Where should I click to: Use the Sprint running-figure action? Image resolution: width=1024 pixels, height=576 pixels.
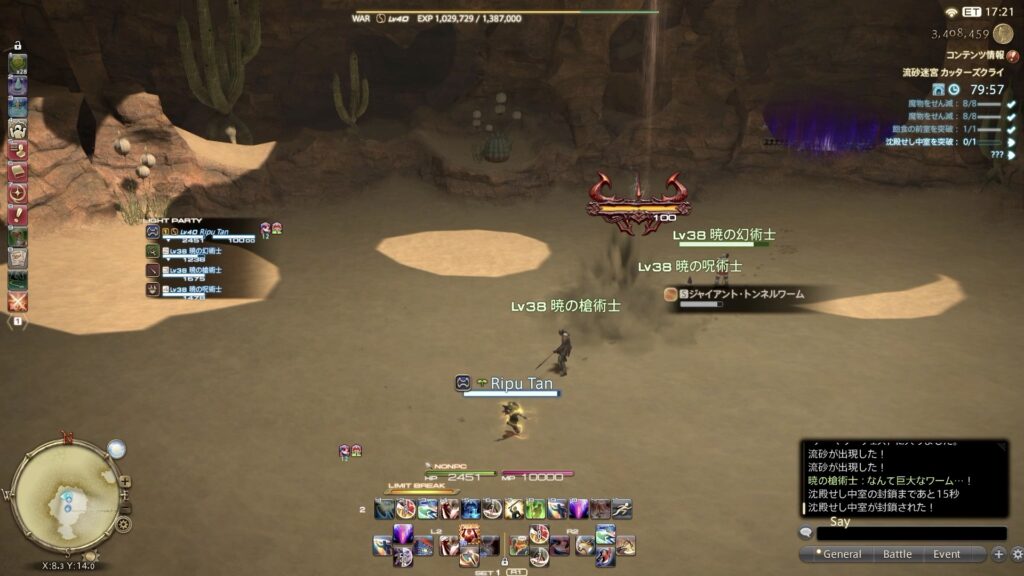point(621,509)
